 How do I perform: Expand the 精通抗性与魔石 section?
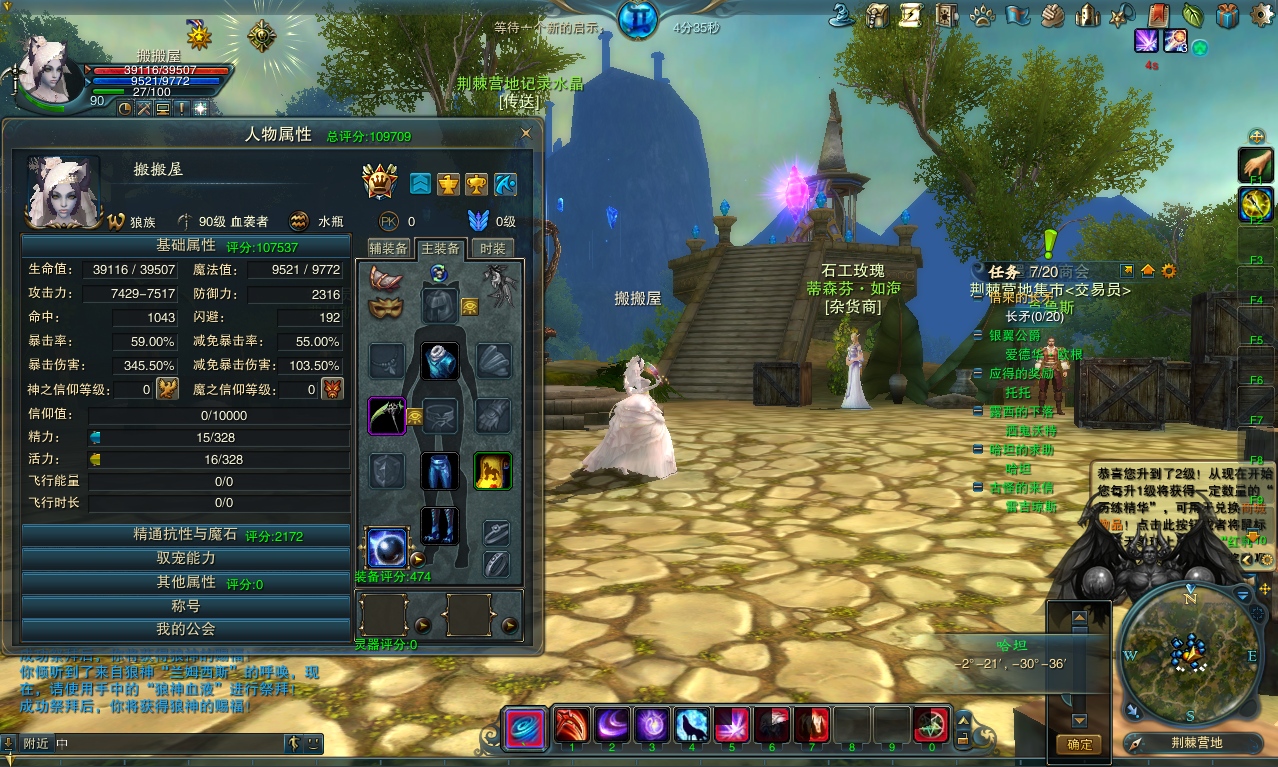(186, 535)
